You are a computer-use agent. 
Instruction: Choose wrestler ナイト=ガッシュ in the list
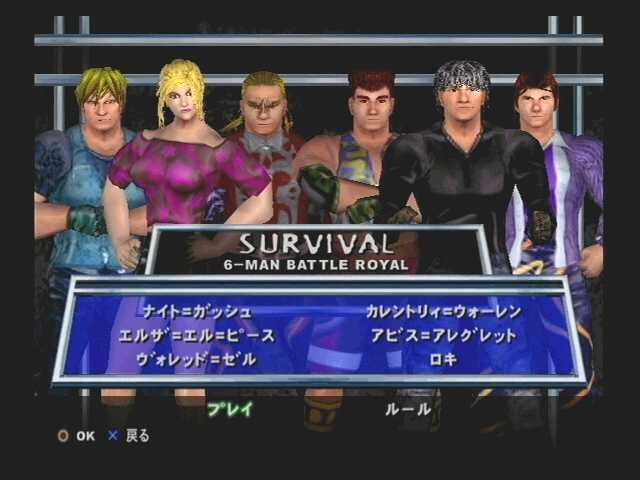pyautogui.click(x=196, y=311)
